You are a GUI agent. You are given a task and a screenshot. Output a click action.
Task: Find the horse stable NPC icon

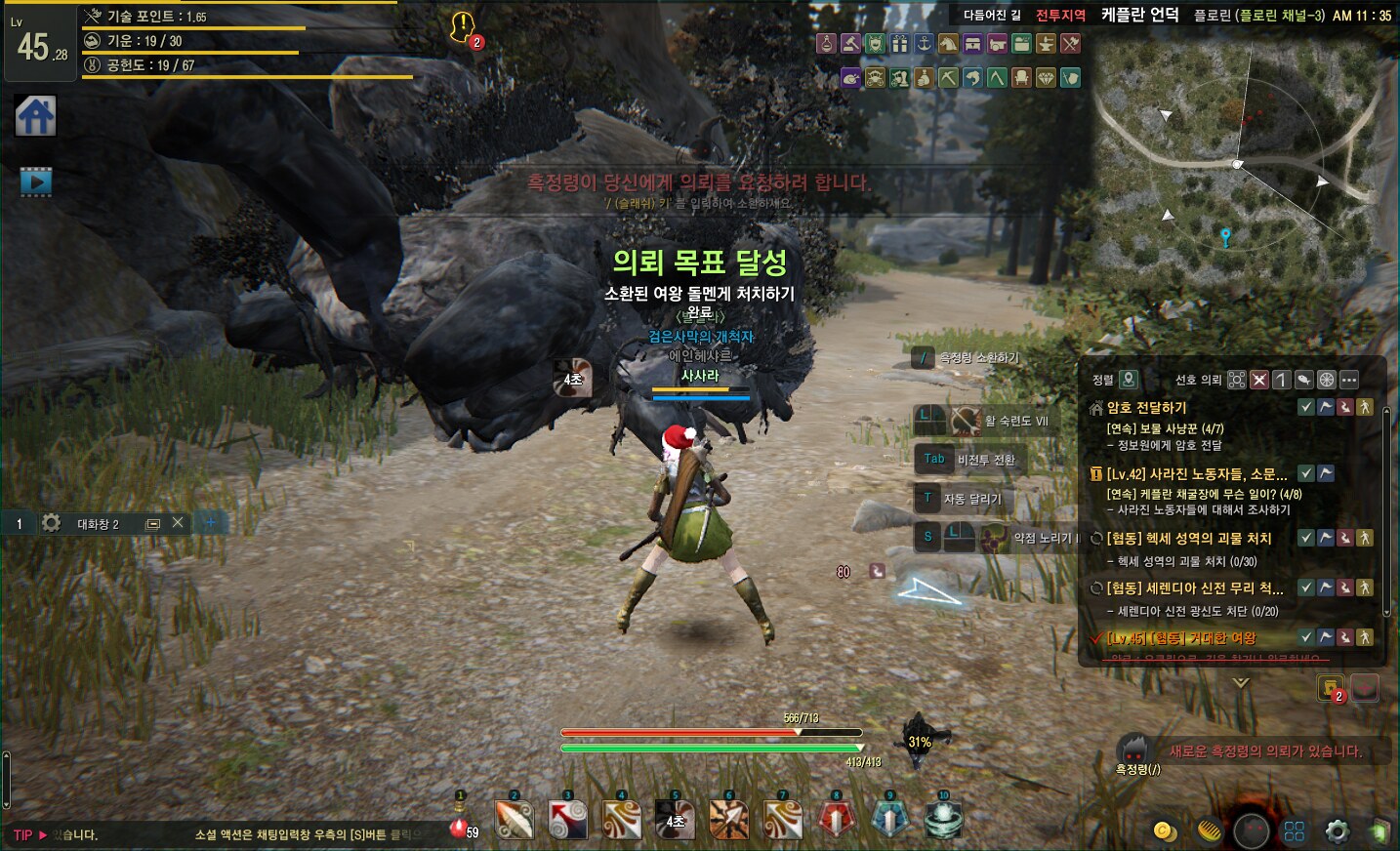coord(948,44)
